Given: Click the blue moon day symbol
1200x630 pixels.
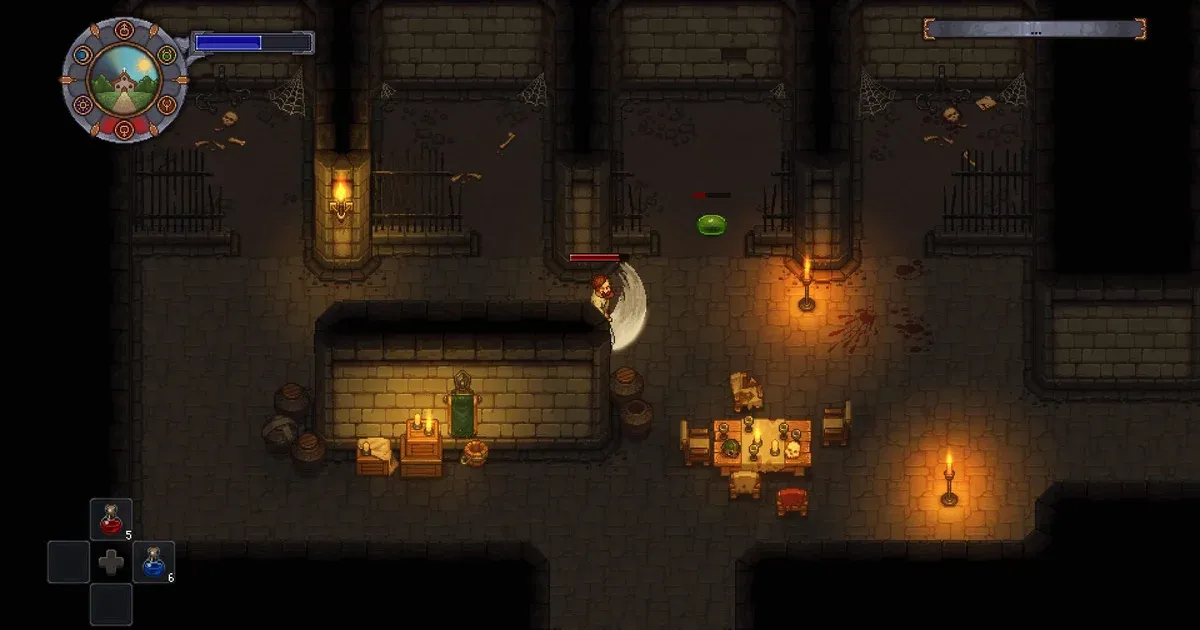Looking at the screenshot, I should point(81,54).
